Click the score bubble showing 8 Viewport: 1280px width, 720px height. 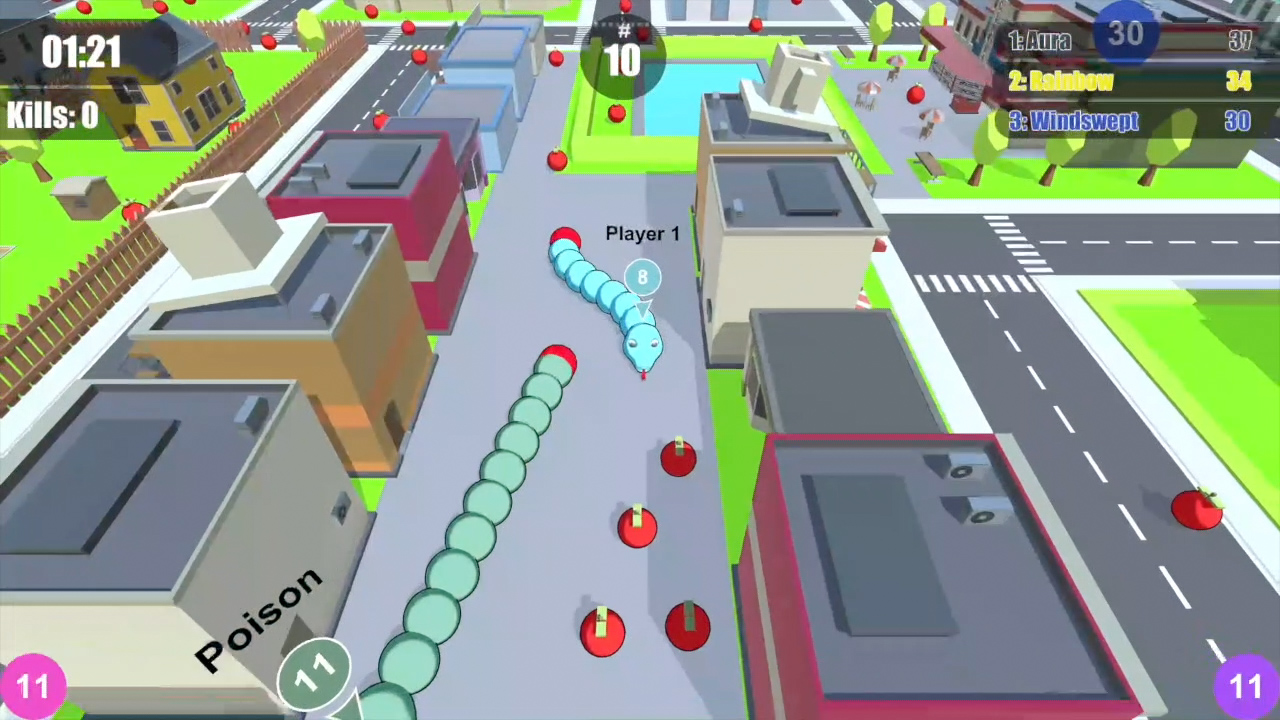[642, 277]
